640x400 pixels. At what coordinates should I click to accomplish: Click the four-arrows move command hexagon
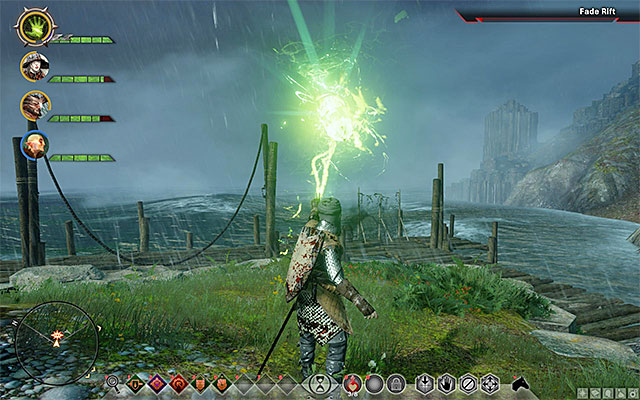pos(491,382)
